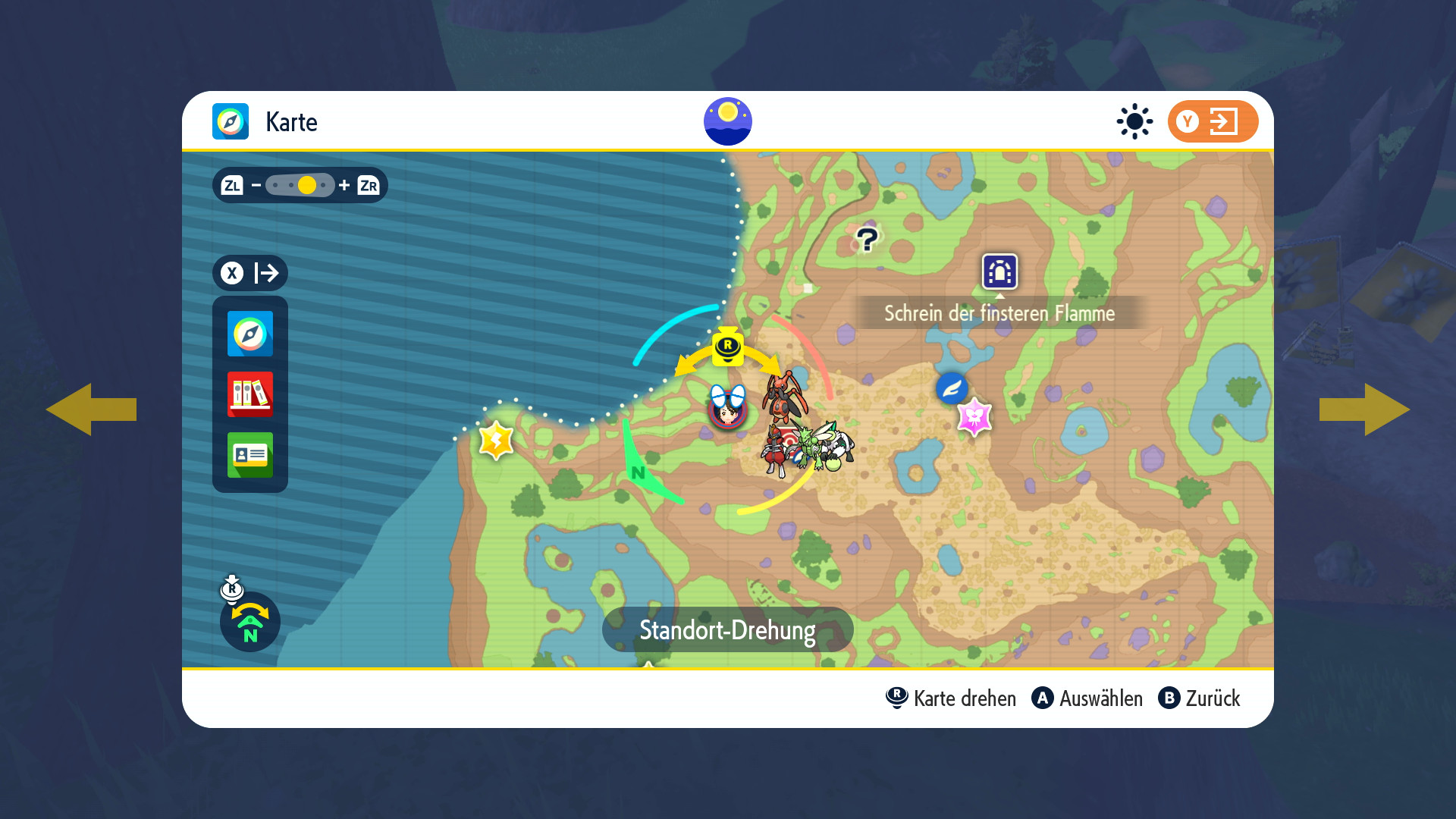Image resolution: width=1456 pixels, height=819 pixels.
Task: Toggle the north-lock compass icon
Action: coord(249,622)
